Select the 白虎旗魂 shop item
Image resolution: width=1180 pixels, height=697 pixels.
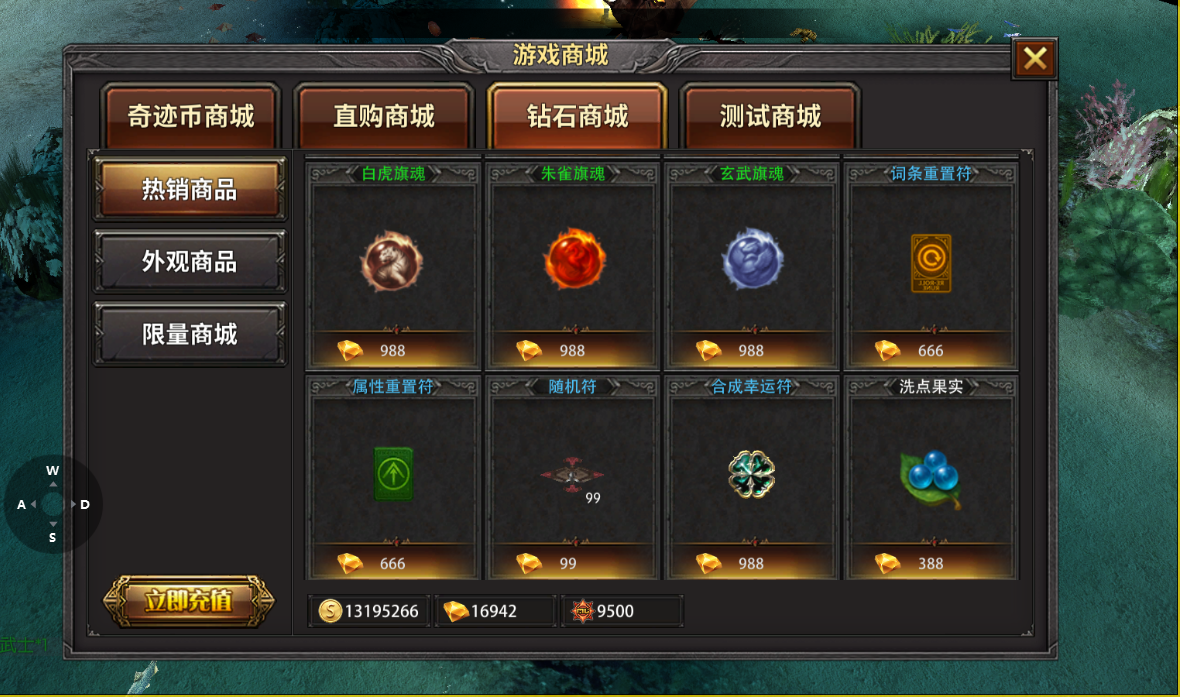point(392,262)
